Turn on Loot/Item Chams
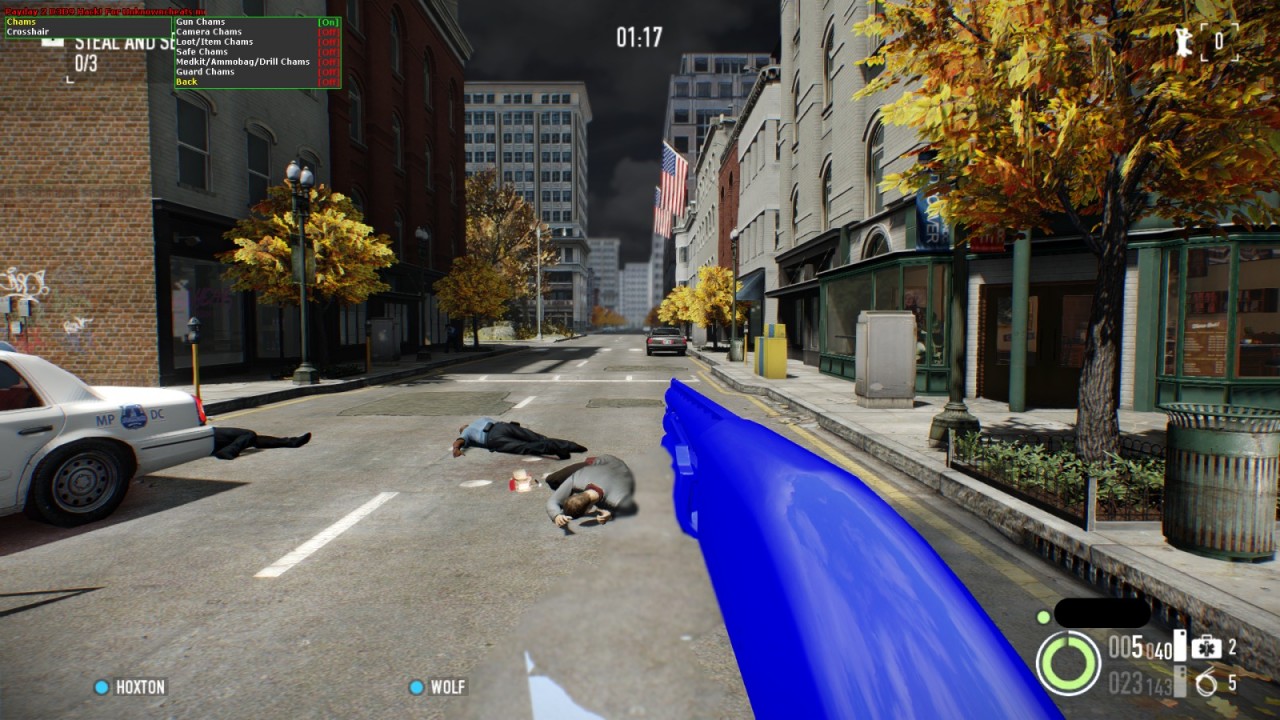Image resolution: width=1280 pixels, height=720 pixels. coord(214,42)
